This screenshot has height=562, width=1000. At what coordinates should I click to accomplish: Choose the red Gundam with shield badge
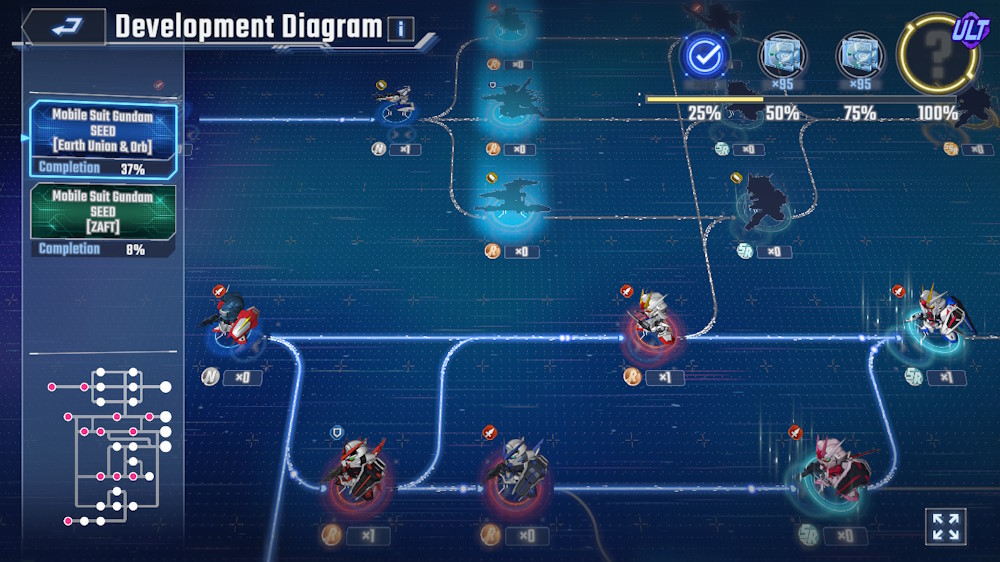click(356, 468)
